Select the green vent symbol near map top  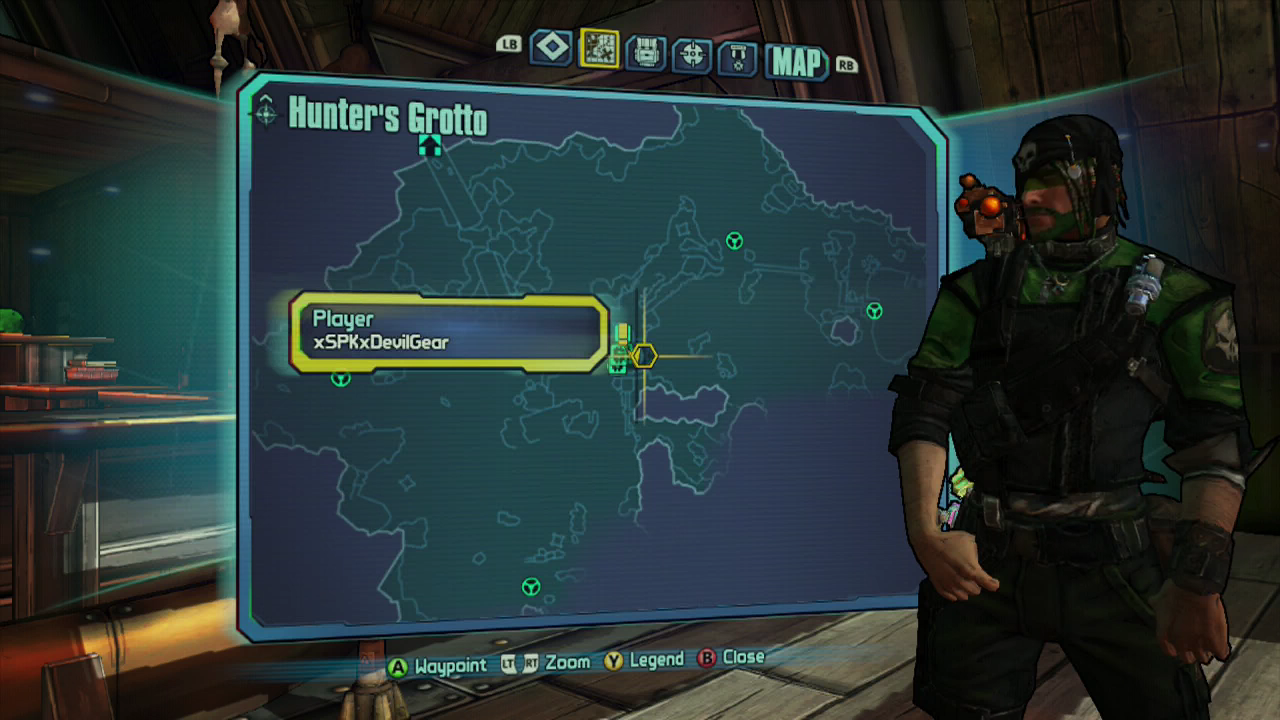(x=733, y=241)
